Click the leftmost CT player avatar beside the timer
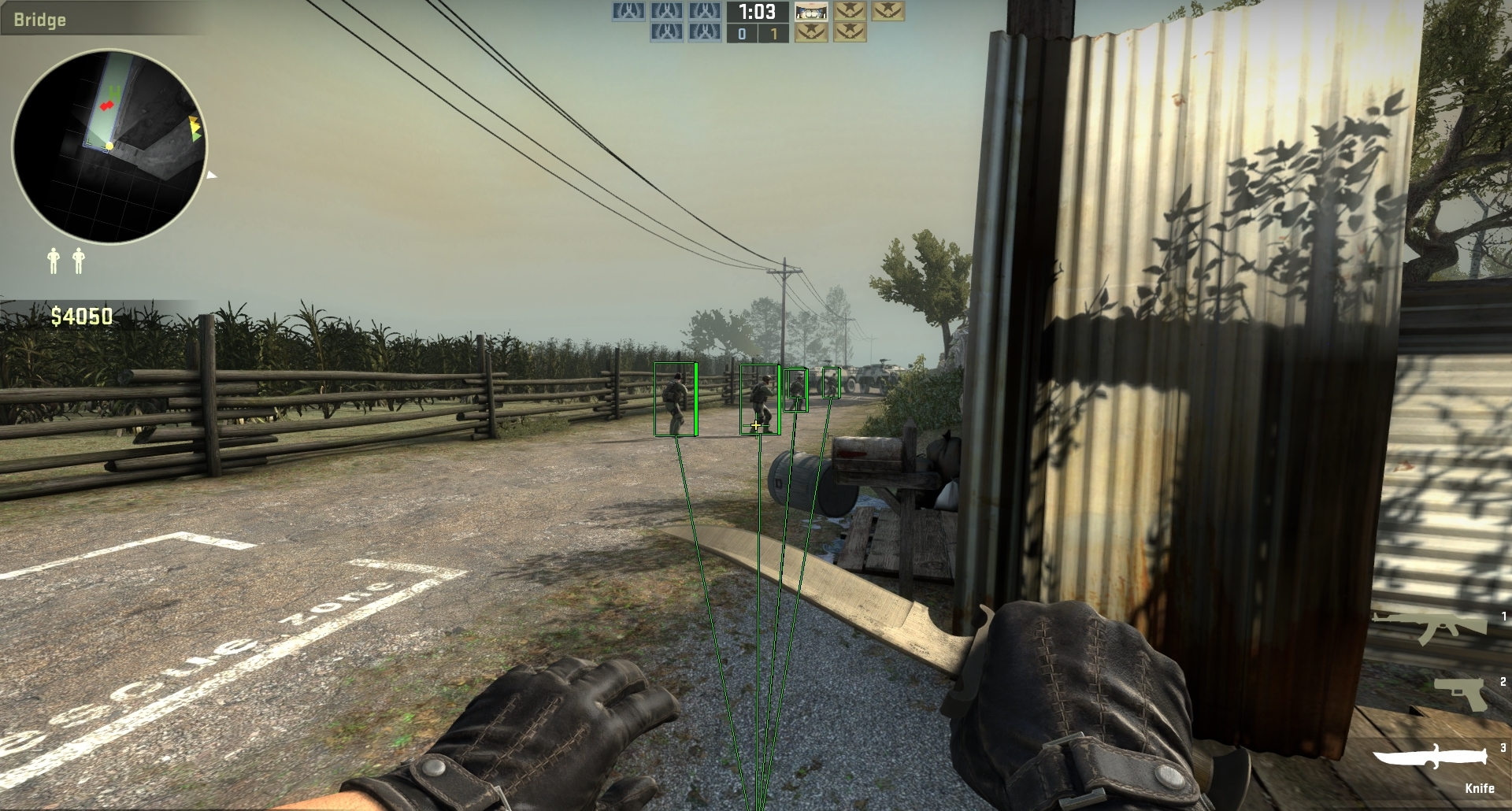Viewport: 1512px width, 811px height. (x=628, y=13)
